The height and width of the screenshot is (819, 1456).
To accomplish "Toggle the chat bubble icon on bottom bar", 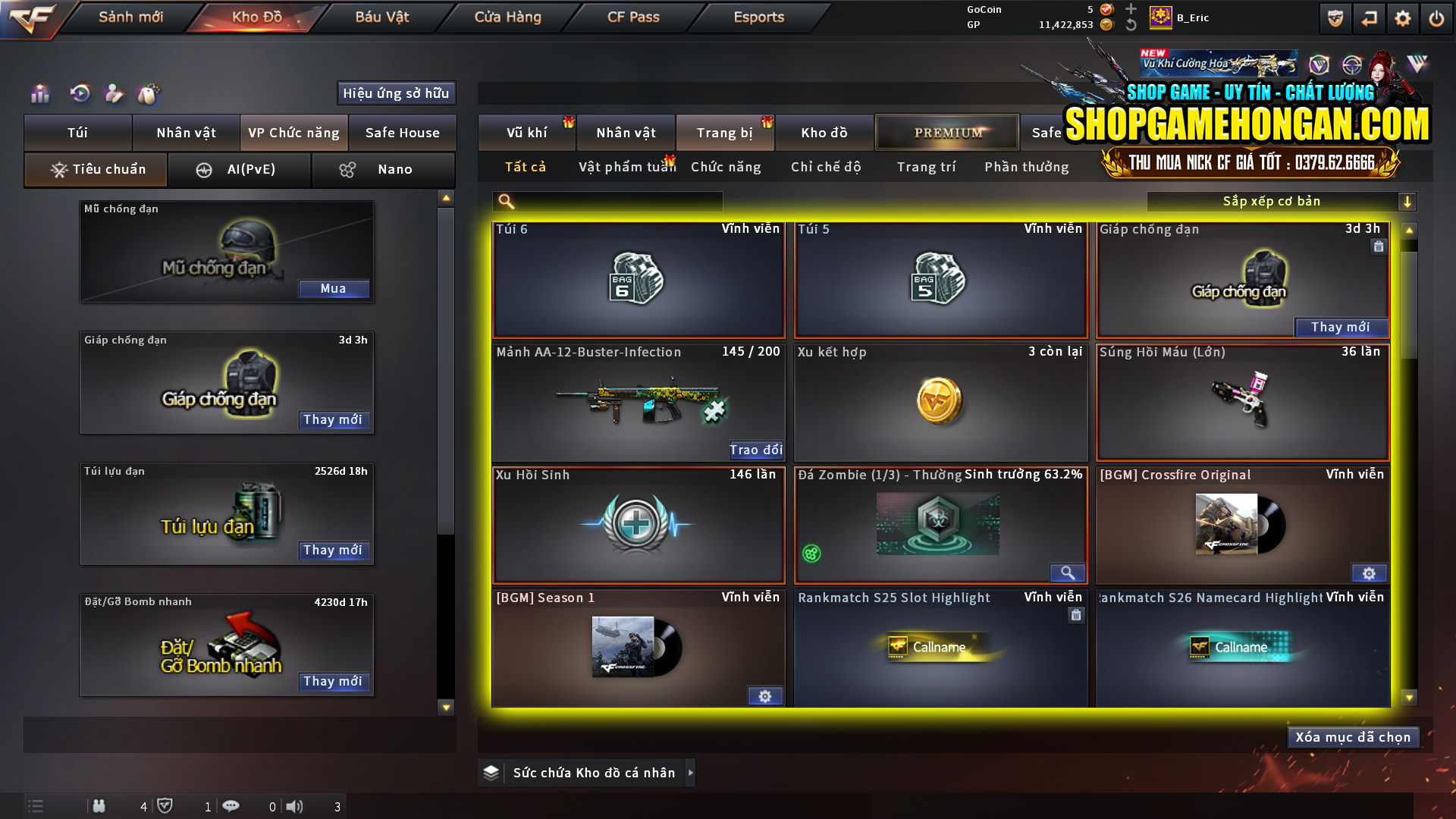I will click(x=231, y=806).
